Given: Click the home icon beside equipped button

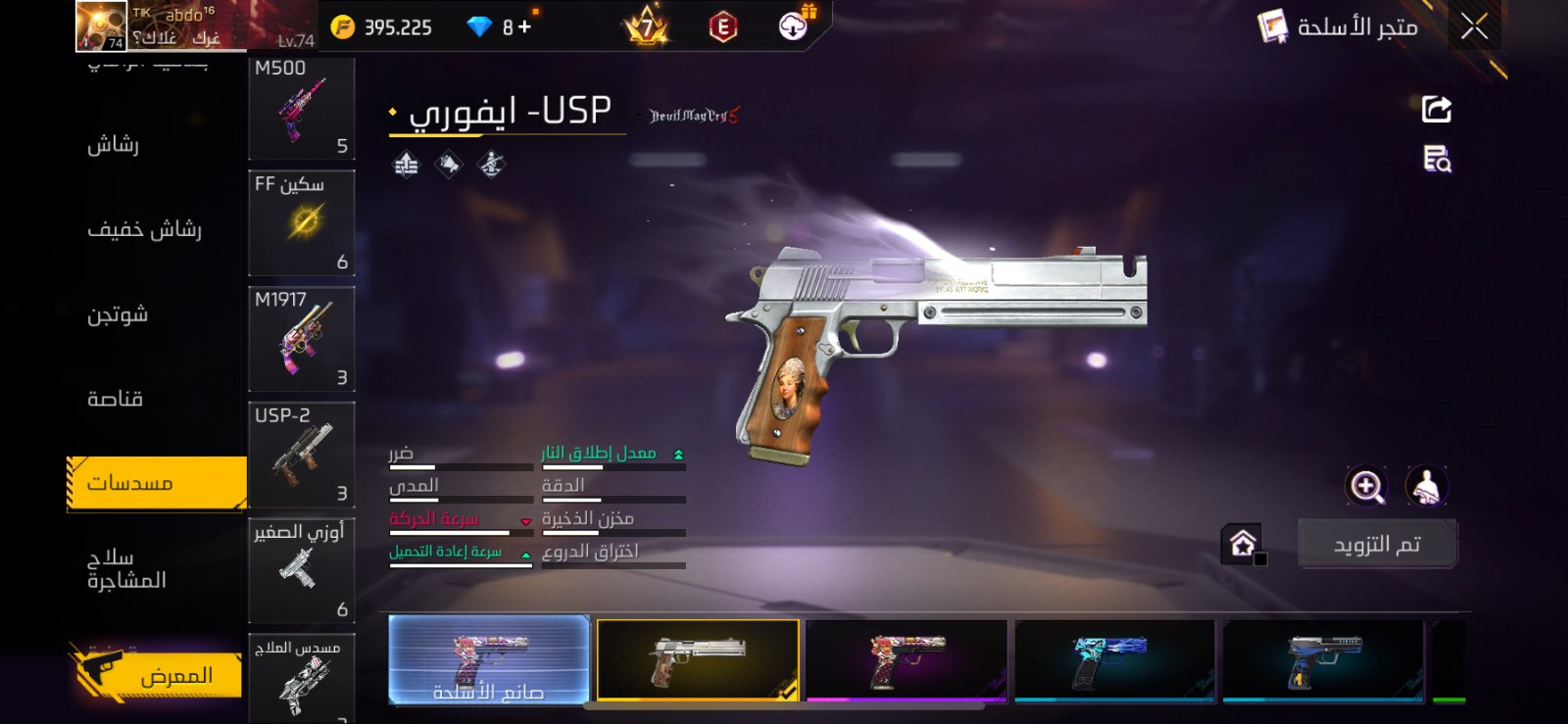Looking at the screenshot, I should point(1243,544).
